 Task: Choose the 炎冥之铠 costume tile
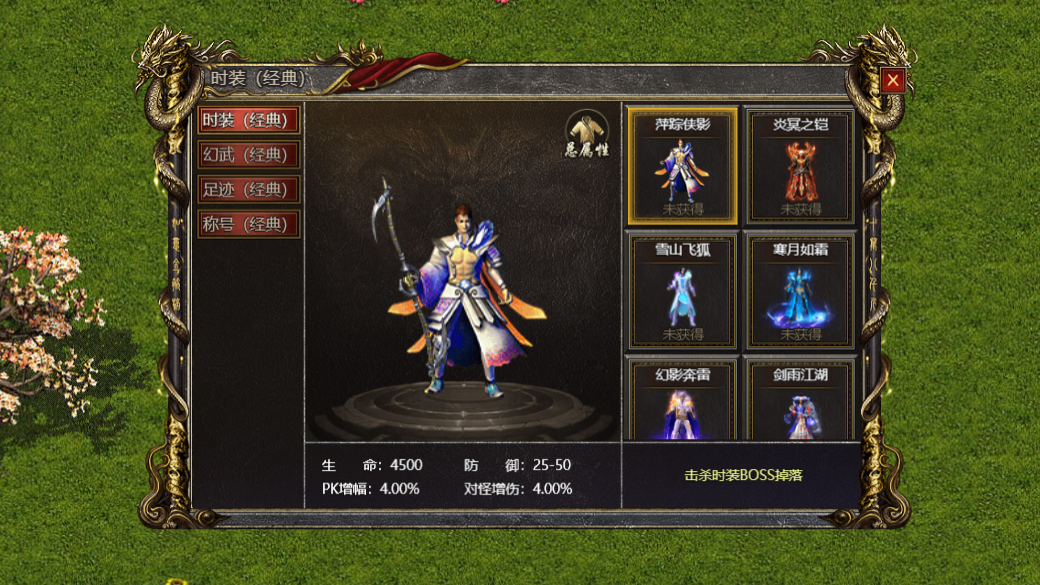(x=800, y=166)
